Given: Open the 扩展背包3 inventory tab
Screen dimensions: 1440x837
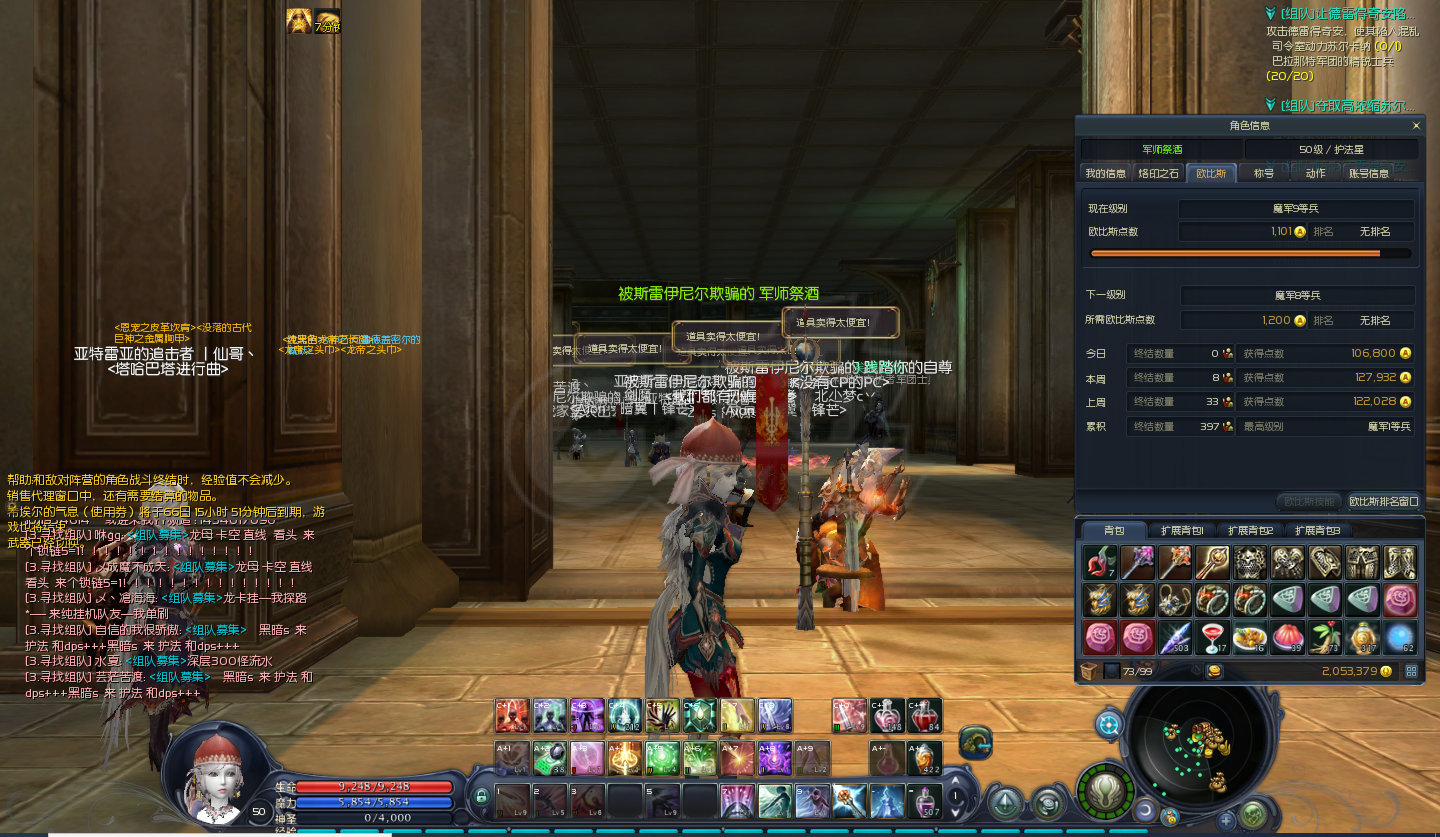Looking at the screenshot, I should [1316, 530].
